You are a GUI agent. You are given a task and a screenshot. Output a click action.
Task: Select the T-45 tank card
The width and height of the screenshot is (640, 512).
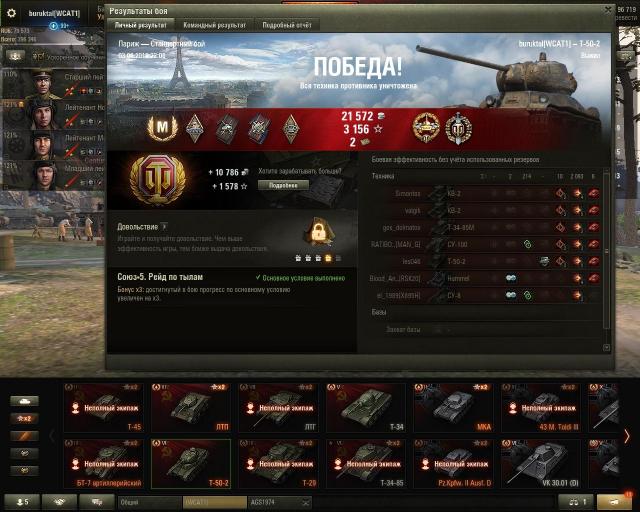(103, 405)
